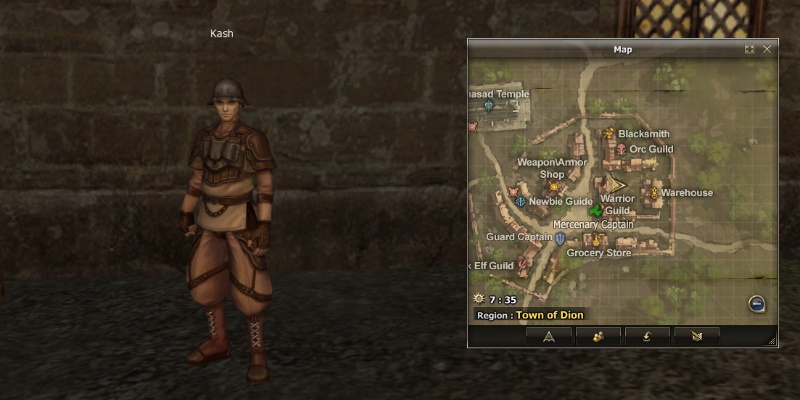The height and width of the screenshot is (400, 800).
Task: Click the curved arrow button on map toolbar
Action: (x=647, y=336)
